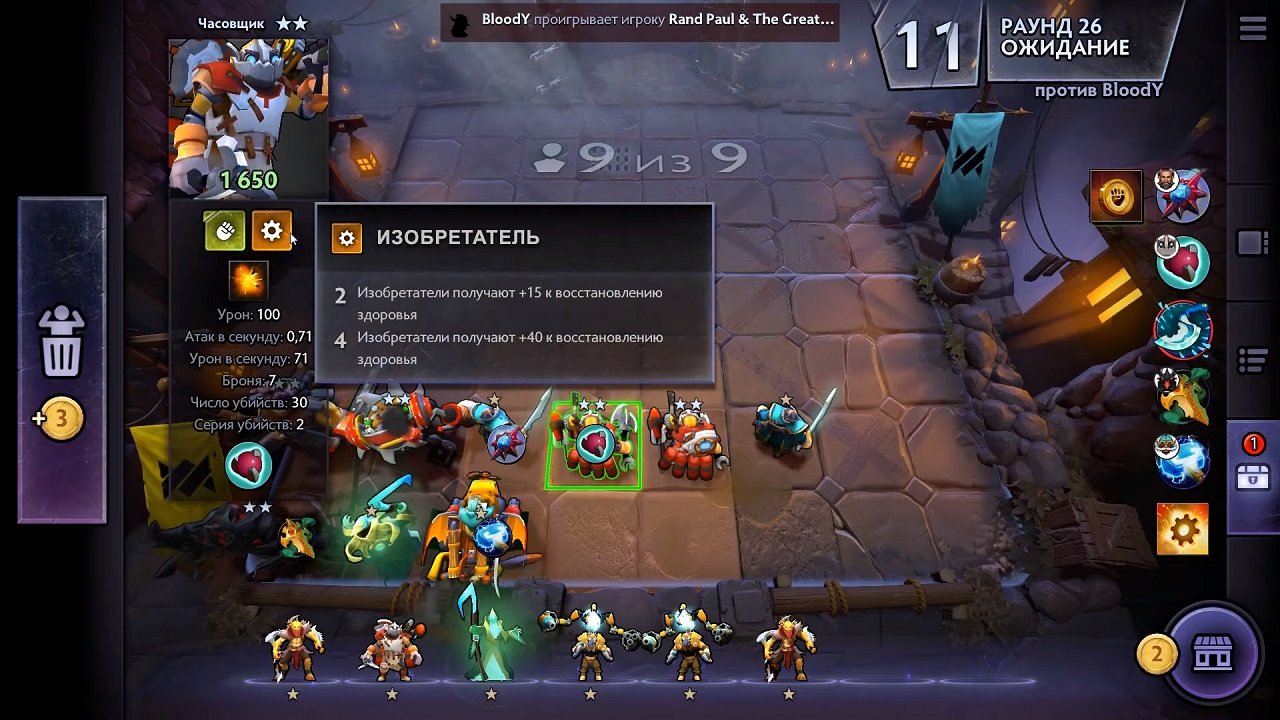Viewport: 1280px width, 720px height.
Task: Click the +3 gold coin counter
Action: (61, 418)
